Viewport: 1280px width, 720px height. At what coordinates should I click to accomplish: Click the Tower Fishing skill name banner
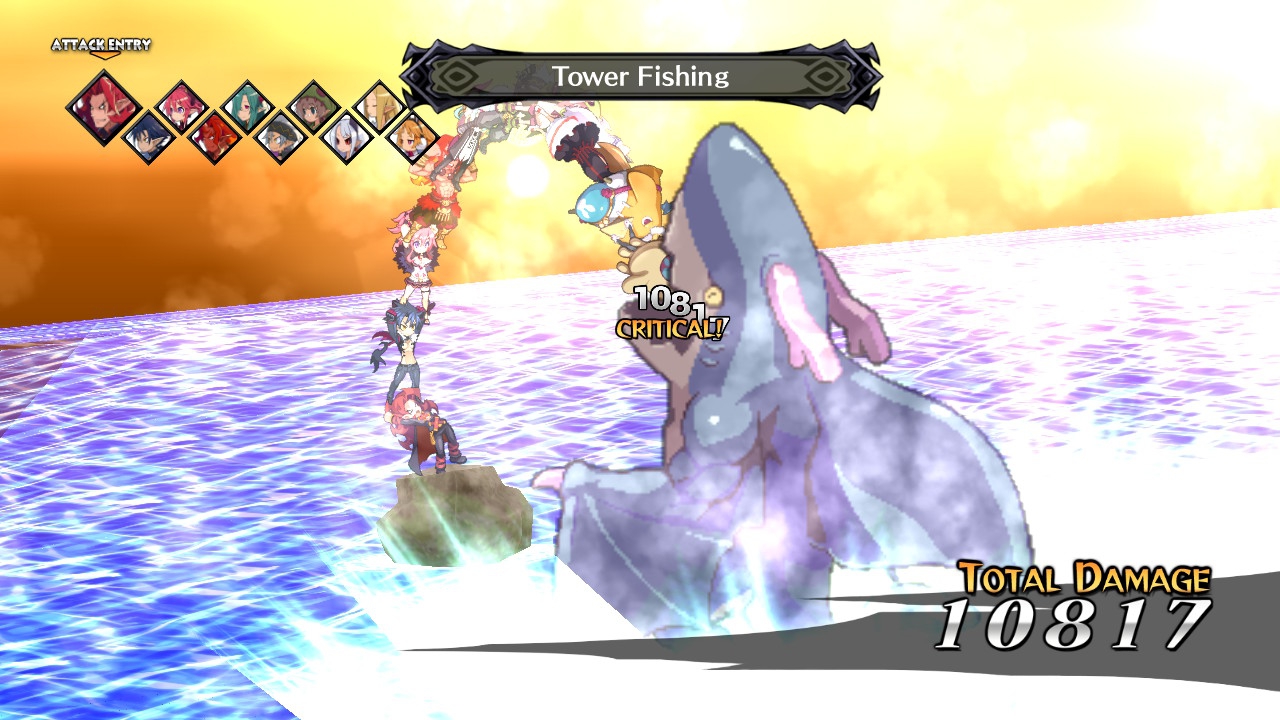click(640, 76)
